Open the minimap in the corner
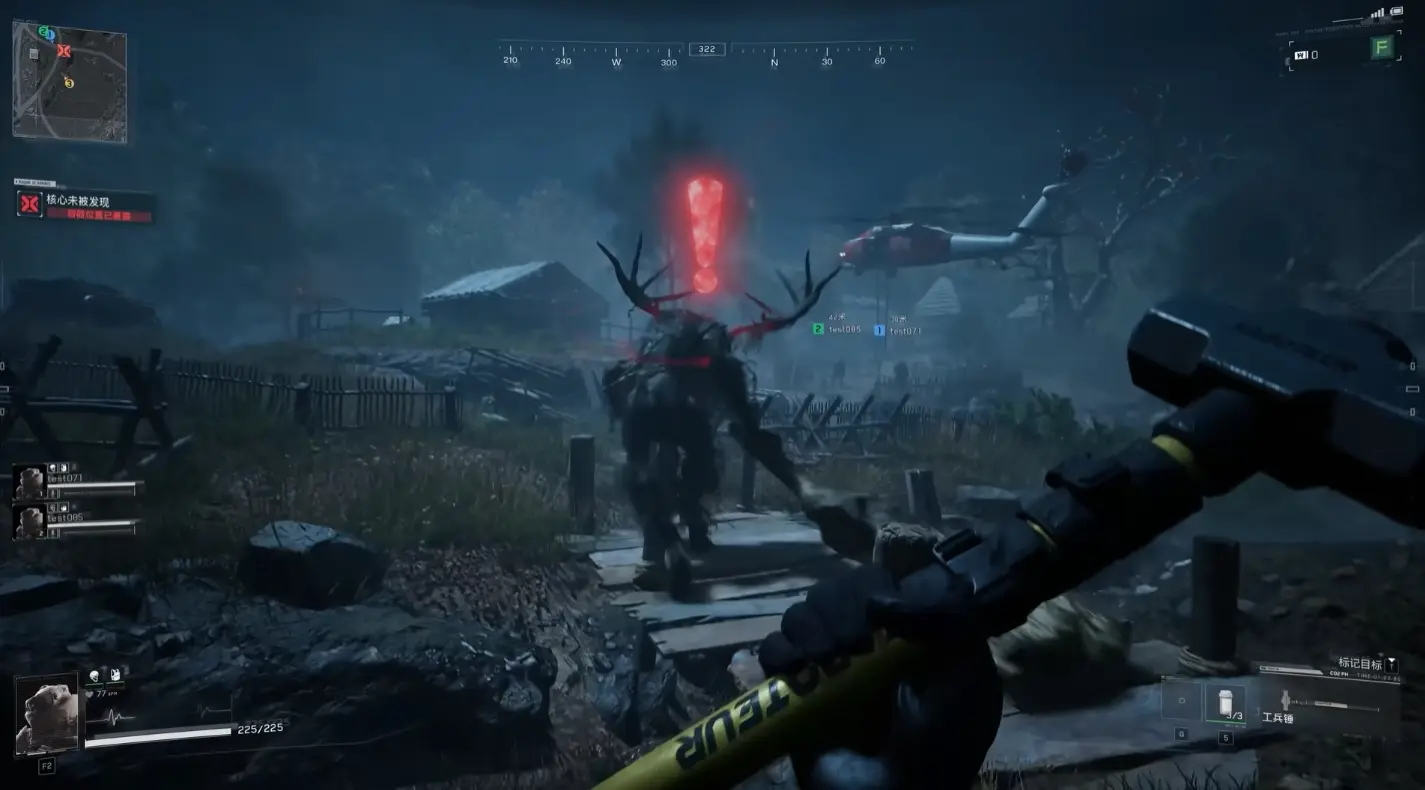 (69, 80)
